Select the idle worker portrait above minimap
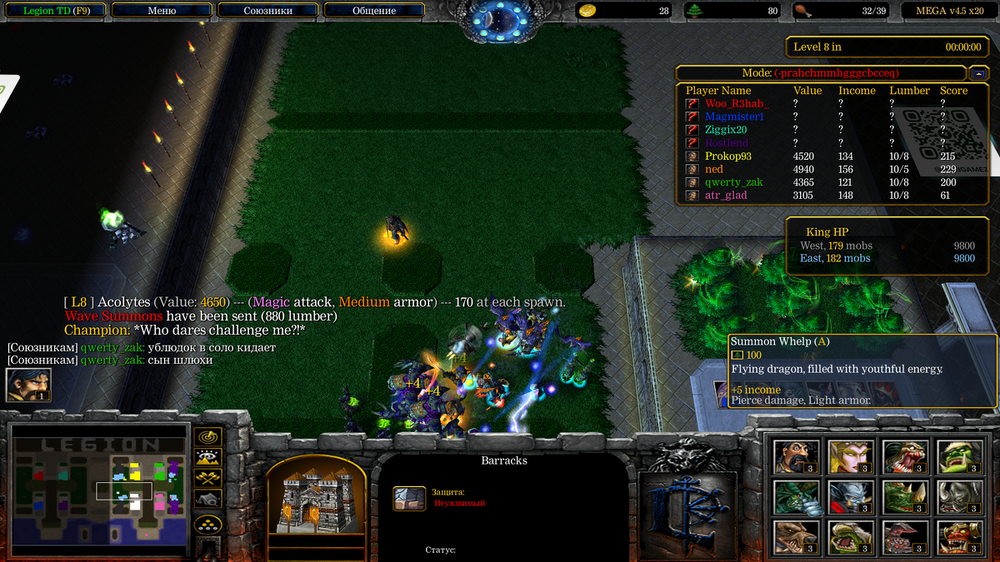 click(28, 385)
